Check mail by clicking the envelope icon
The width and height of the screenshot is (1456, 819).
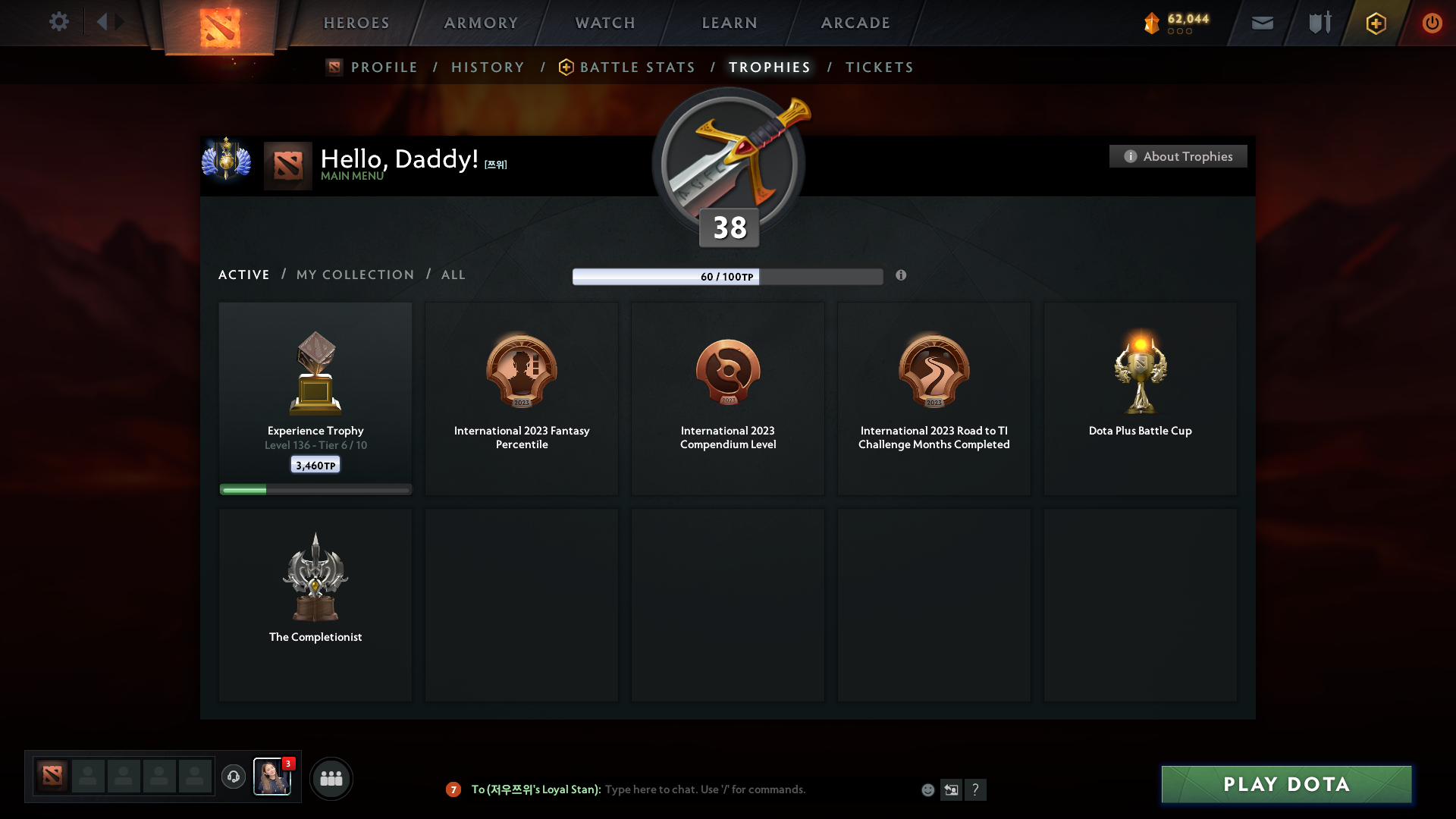point(1263,23)
